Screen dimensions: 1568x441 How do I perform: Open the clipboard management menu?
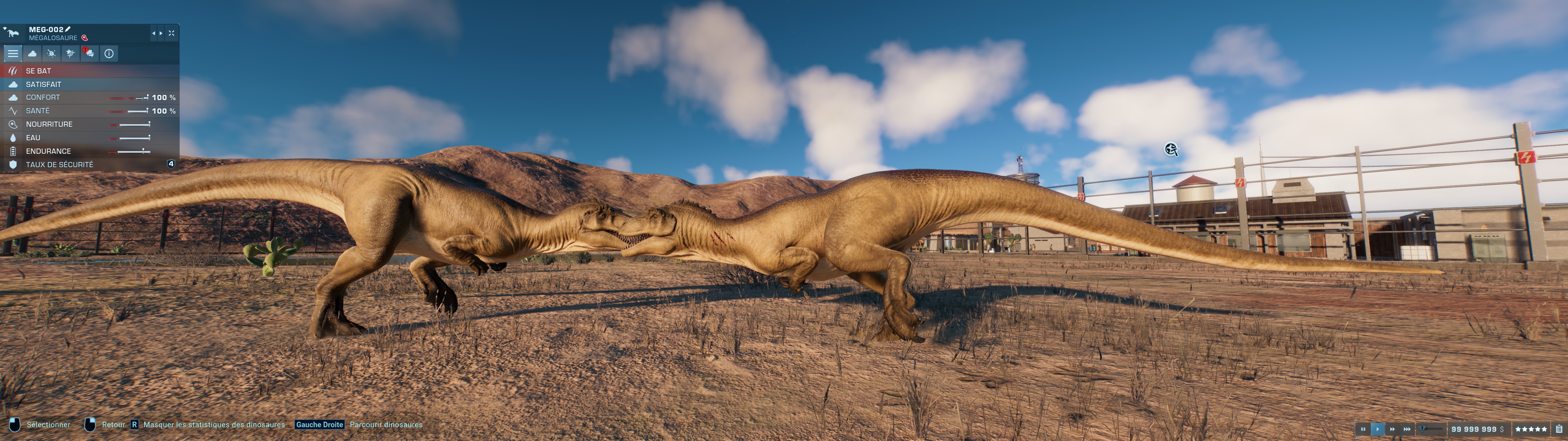pos(1558,429)
